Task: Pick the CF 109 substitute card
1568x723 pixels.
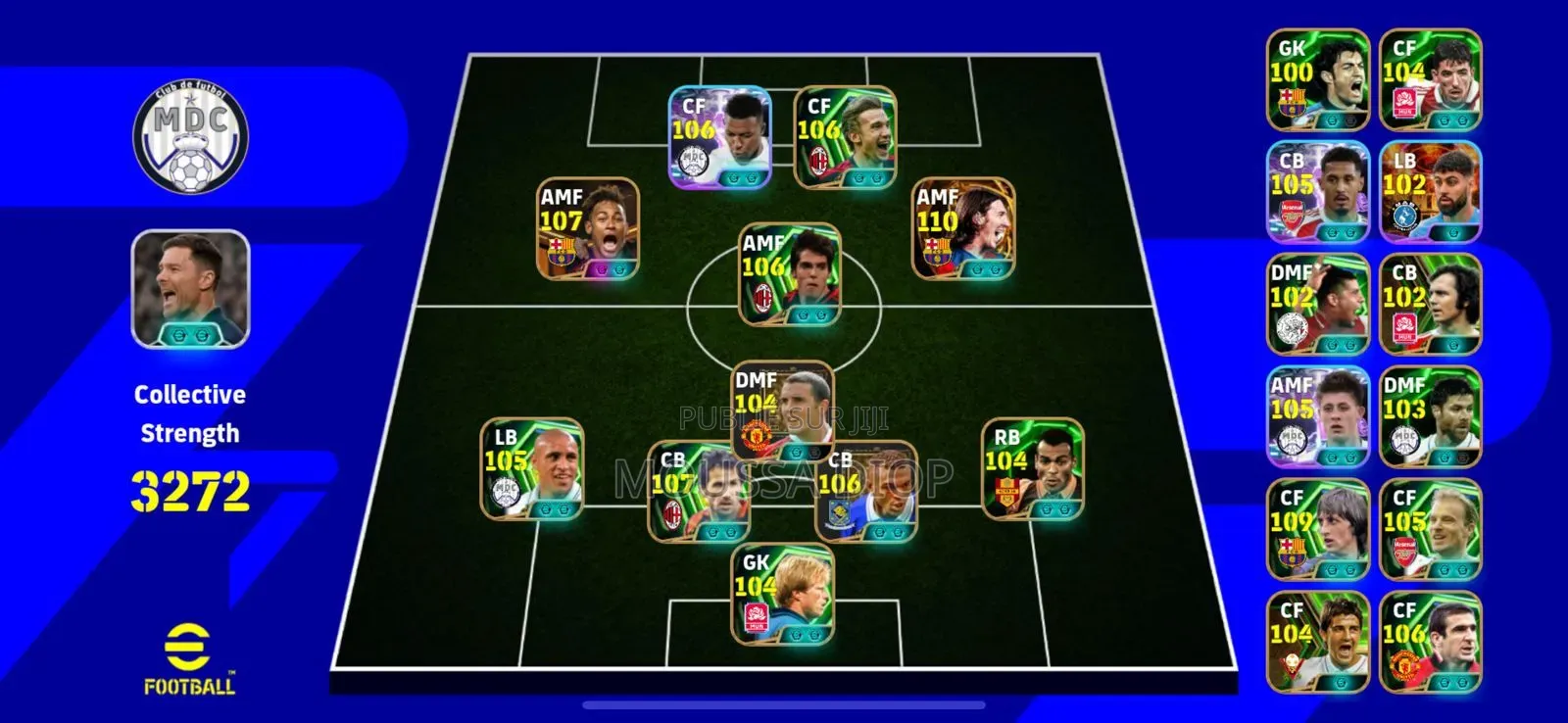Action: pos(1318,530)
